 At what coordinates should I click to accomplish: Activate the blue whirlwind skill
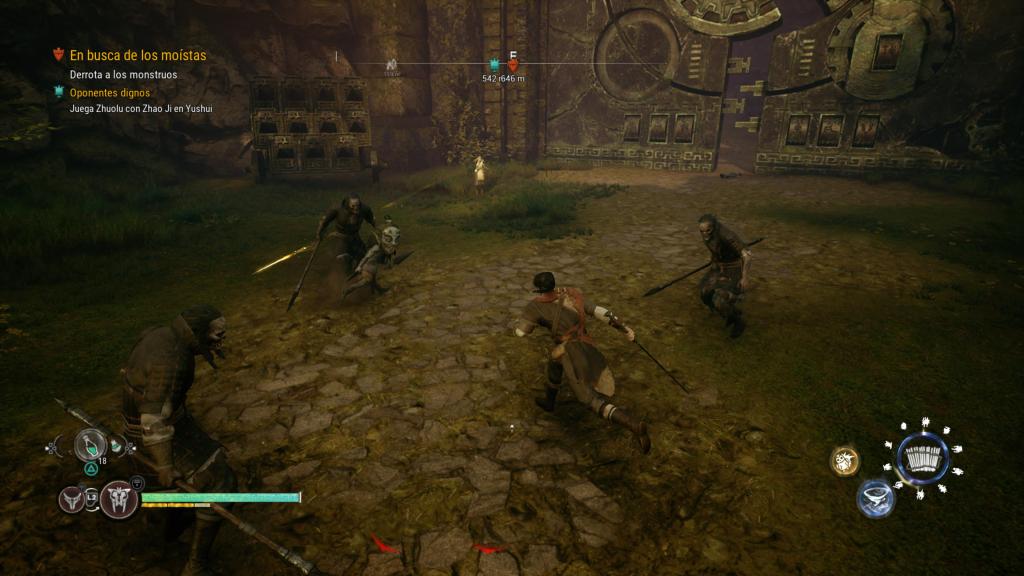coord(875,498)
